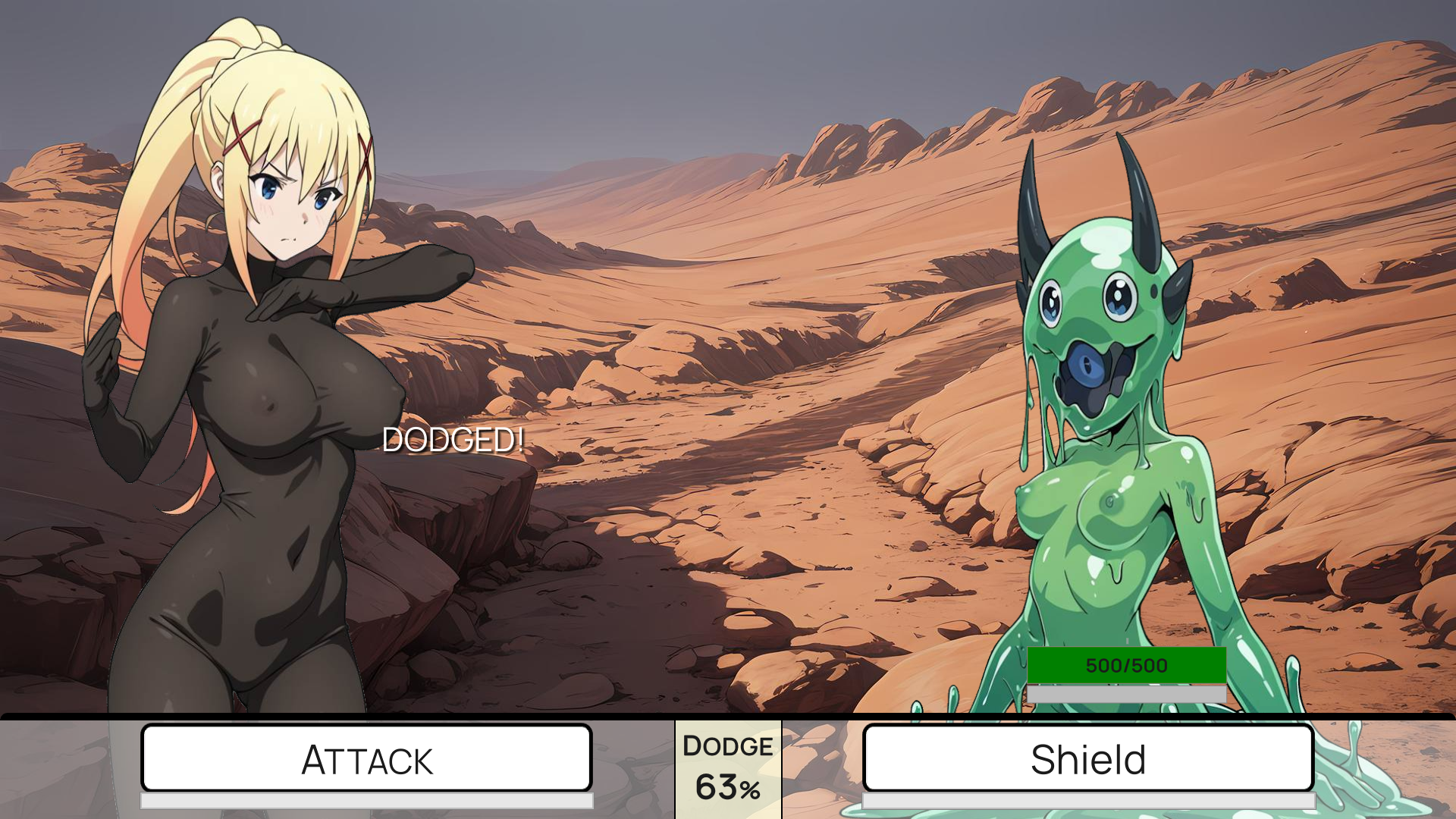The width and height of the screenshot is (1456, 819).
Task: Click the Dodge 63% indicator panel
Action: [729, 768]
